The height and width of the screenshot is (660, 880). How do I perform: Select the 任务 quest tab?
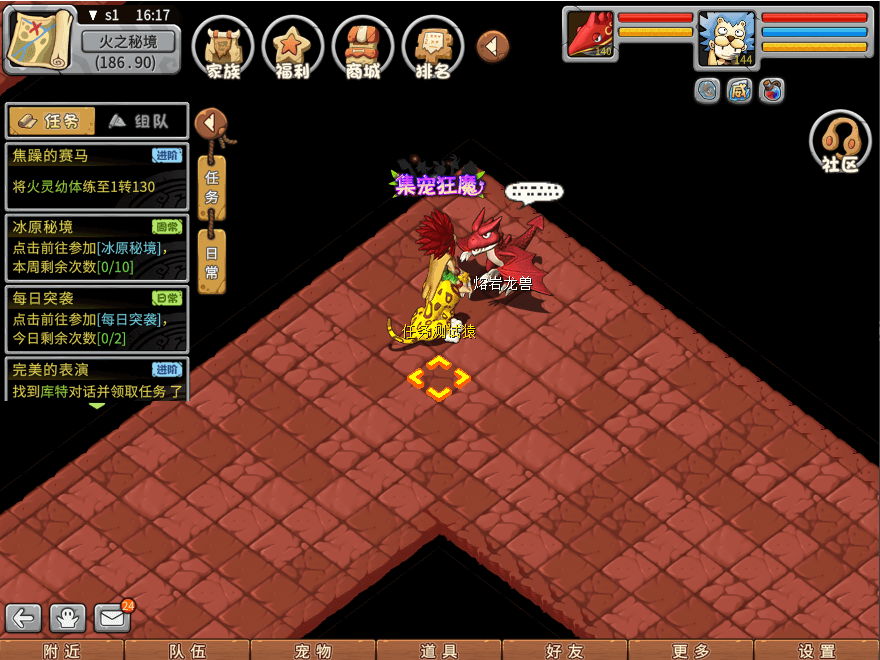pyautogui.click(x=51, y=121)
